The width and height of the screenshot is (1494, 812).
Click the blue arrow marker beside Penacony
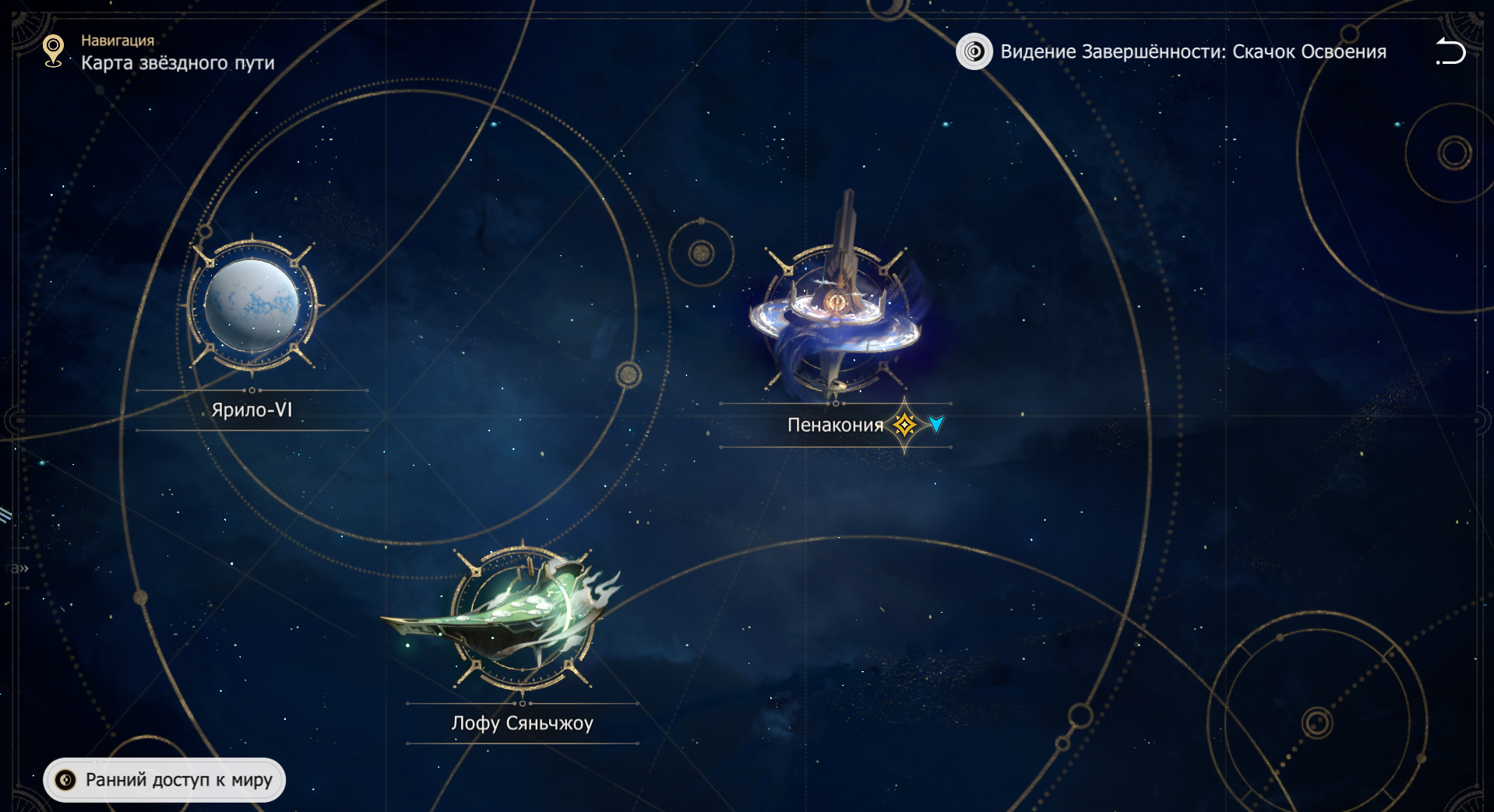click(936, 424)
